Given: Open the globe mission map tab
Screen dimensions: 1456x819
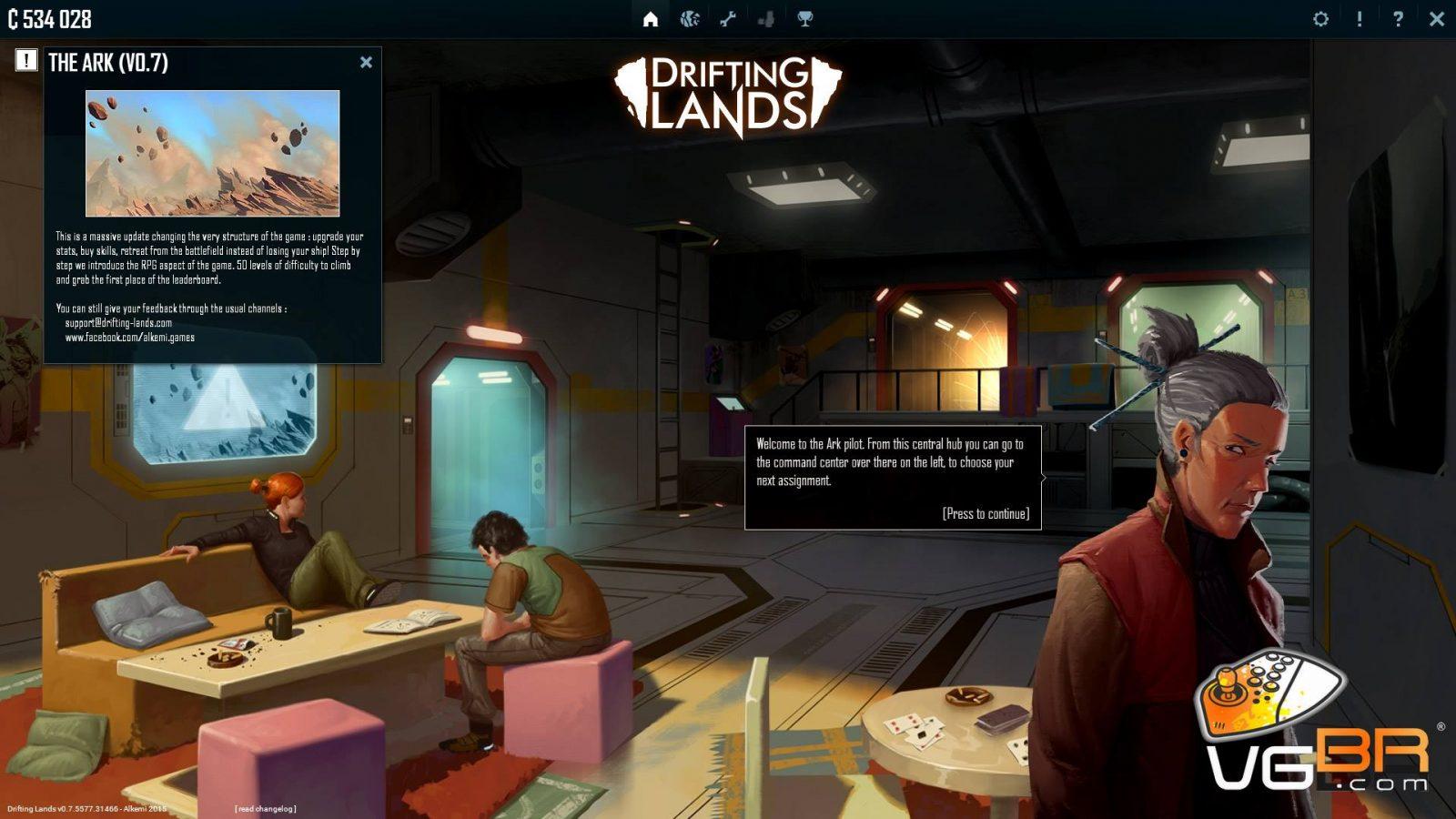Looking at the screenshot, I should pyautogui.click(x=689, y=19).
